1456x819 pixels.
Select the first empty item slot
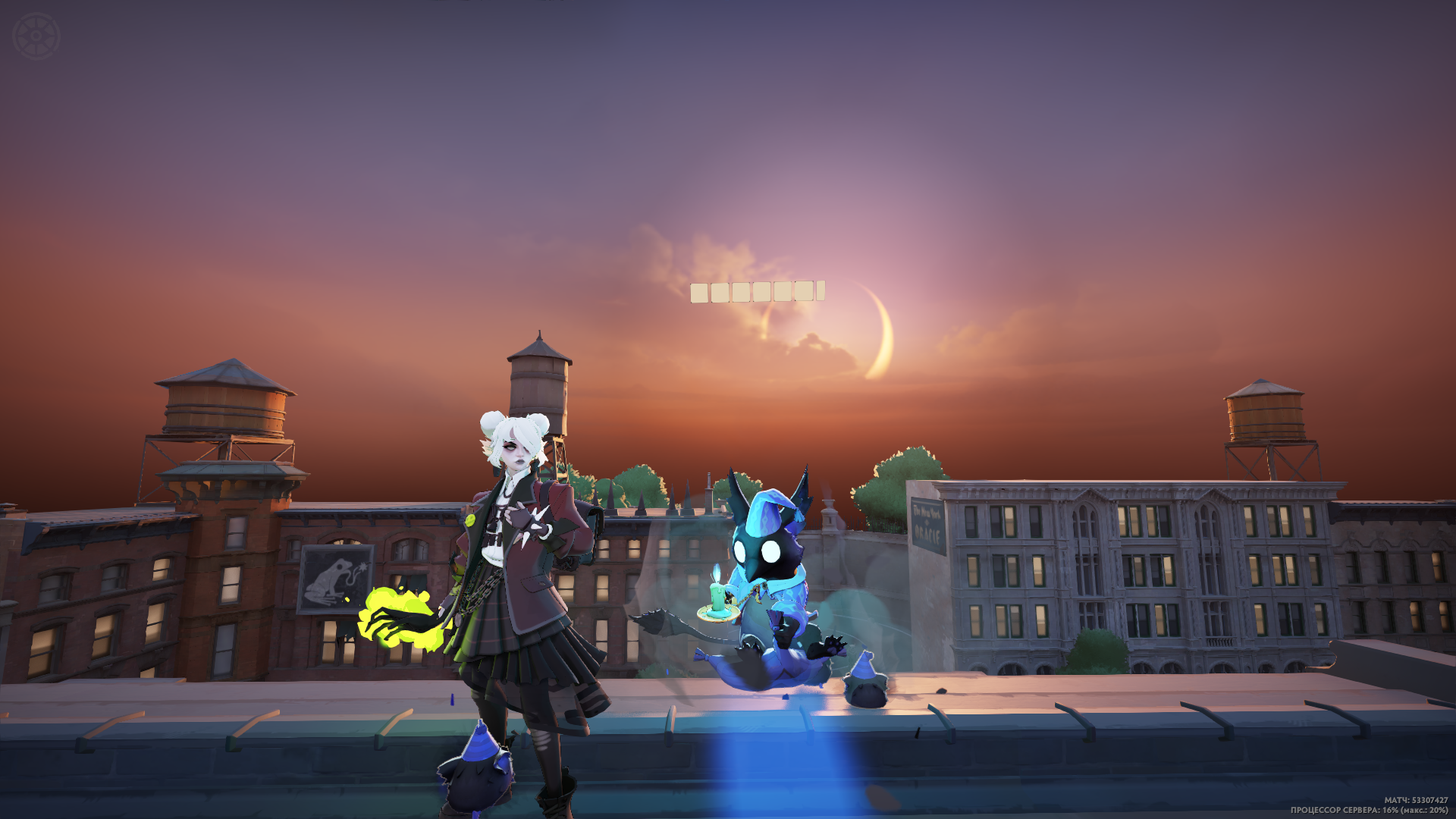(698, 293)
